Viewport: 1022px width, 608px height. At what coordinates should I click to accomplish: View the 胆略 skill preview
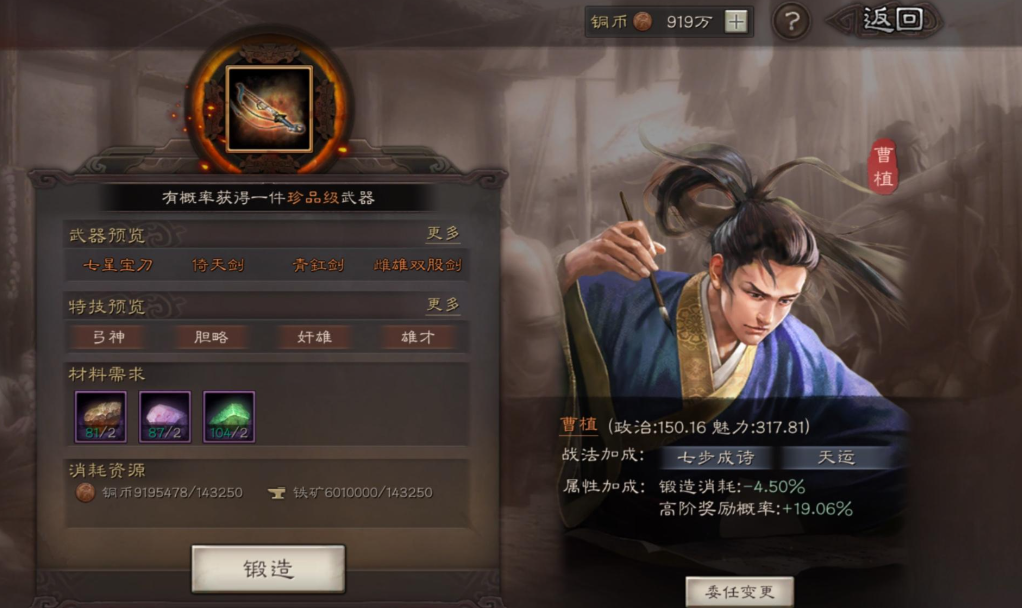click(210, 337)
